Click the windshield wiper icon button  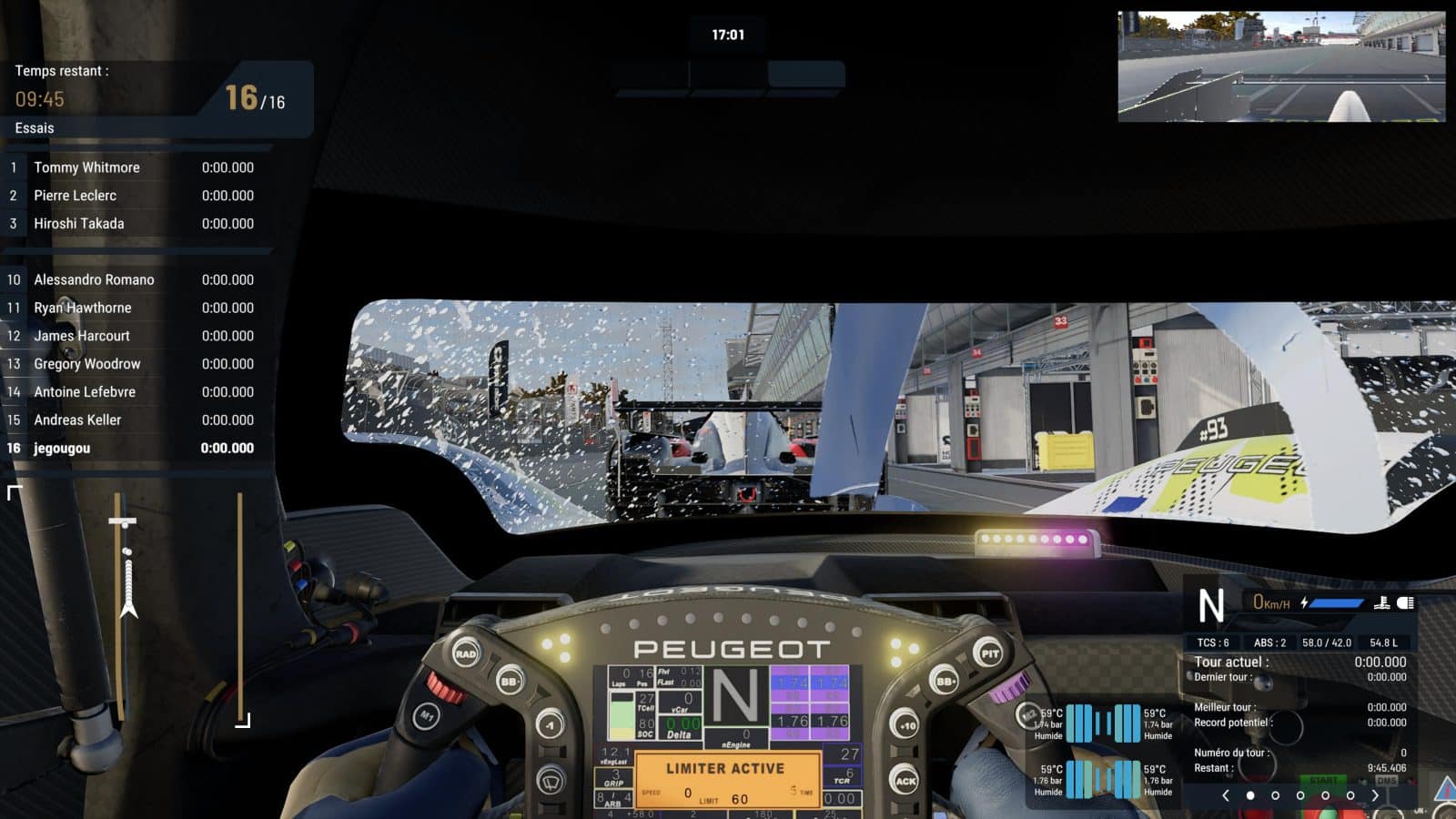tap(551, 780)
